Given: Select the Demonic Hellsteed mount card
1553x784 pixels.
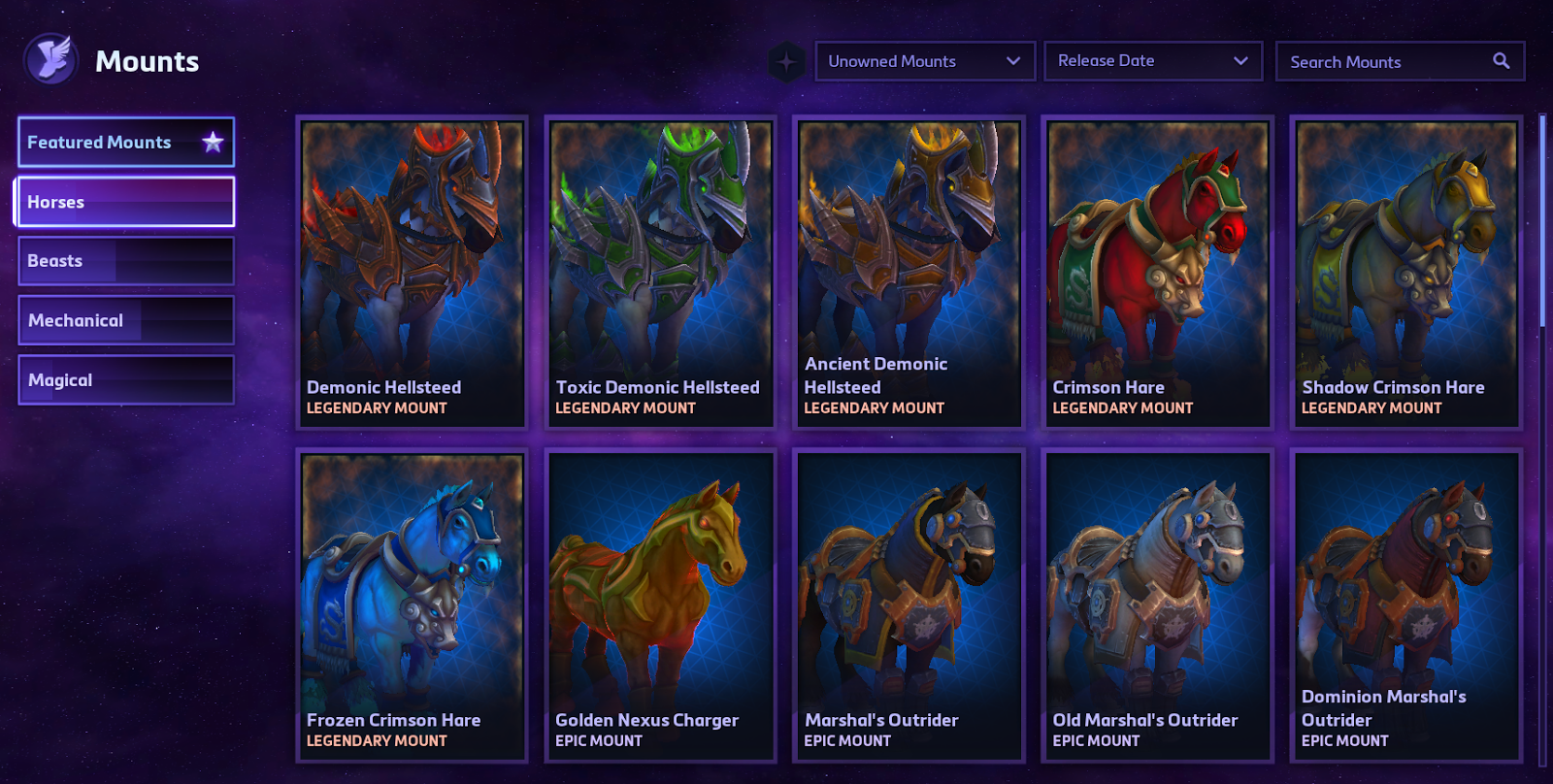Looking at the screenshot, I should tap(412, 272).
